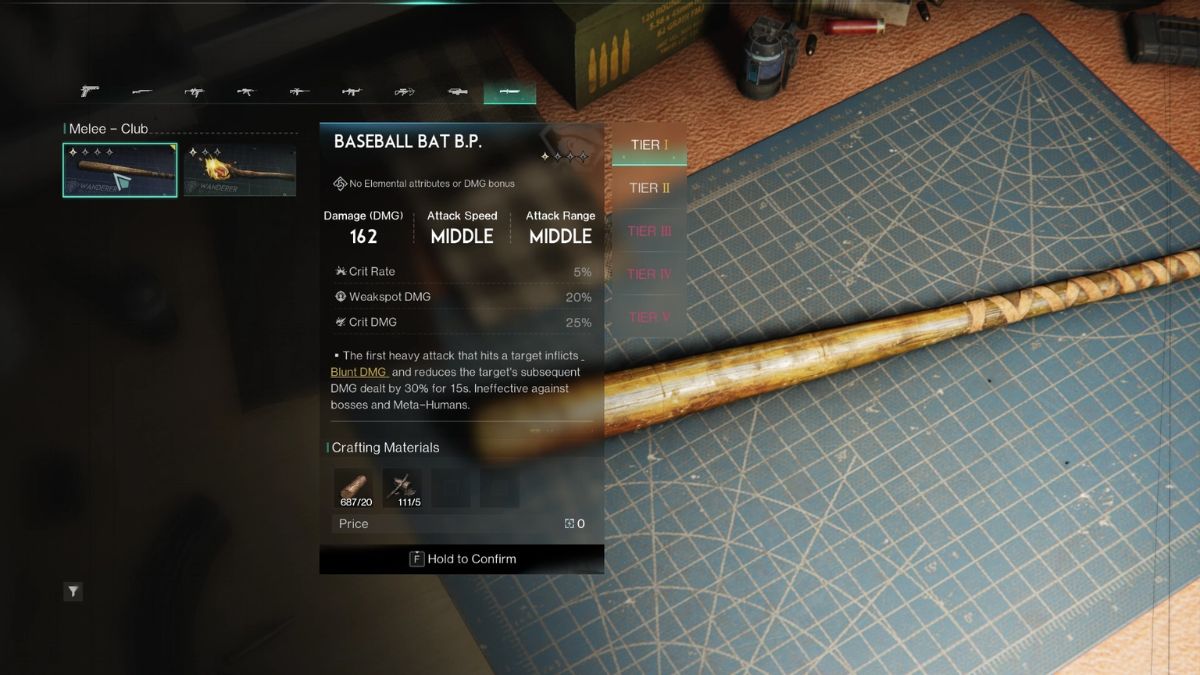
Task: Choose the Tier V tab
Action: tap(649, 317)
